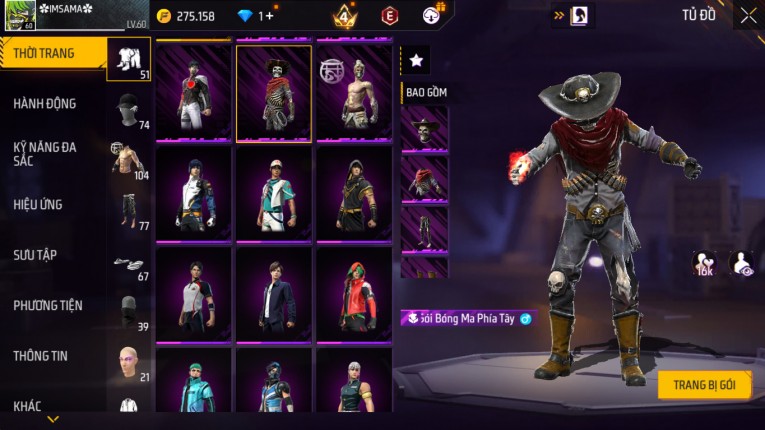Viewport: 765px width, 430px height.
Task: Click the Trang Bị Gói equip button
Action: click(x=704, y=385)
